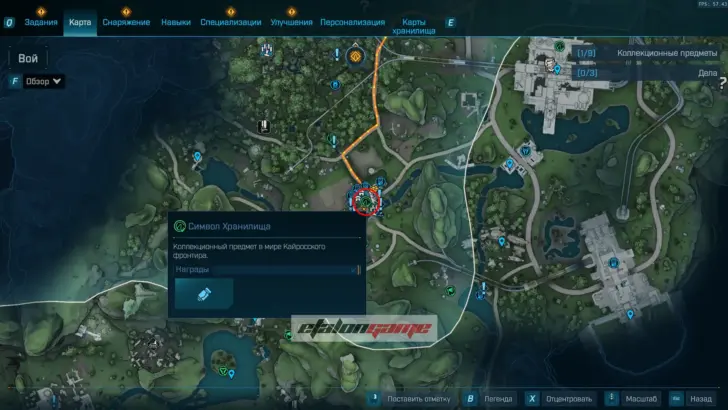This screenshot has width=728, height=410.
Task: Open the Легенда map legend
Action: pyautogui.click(x=498, y=397)
